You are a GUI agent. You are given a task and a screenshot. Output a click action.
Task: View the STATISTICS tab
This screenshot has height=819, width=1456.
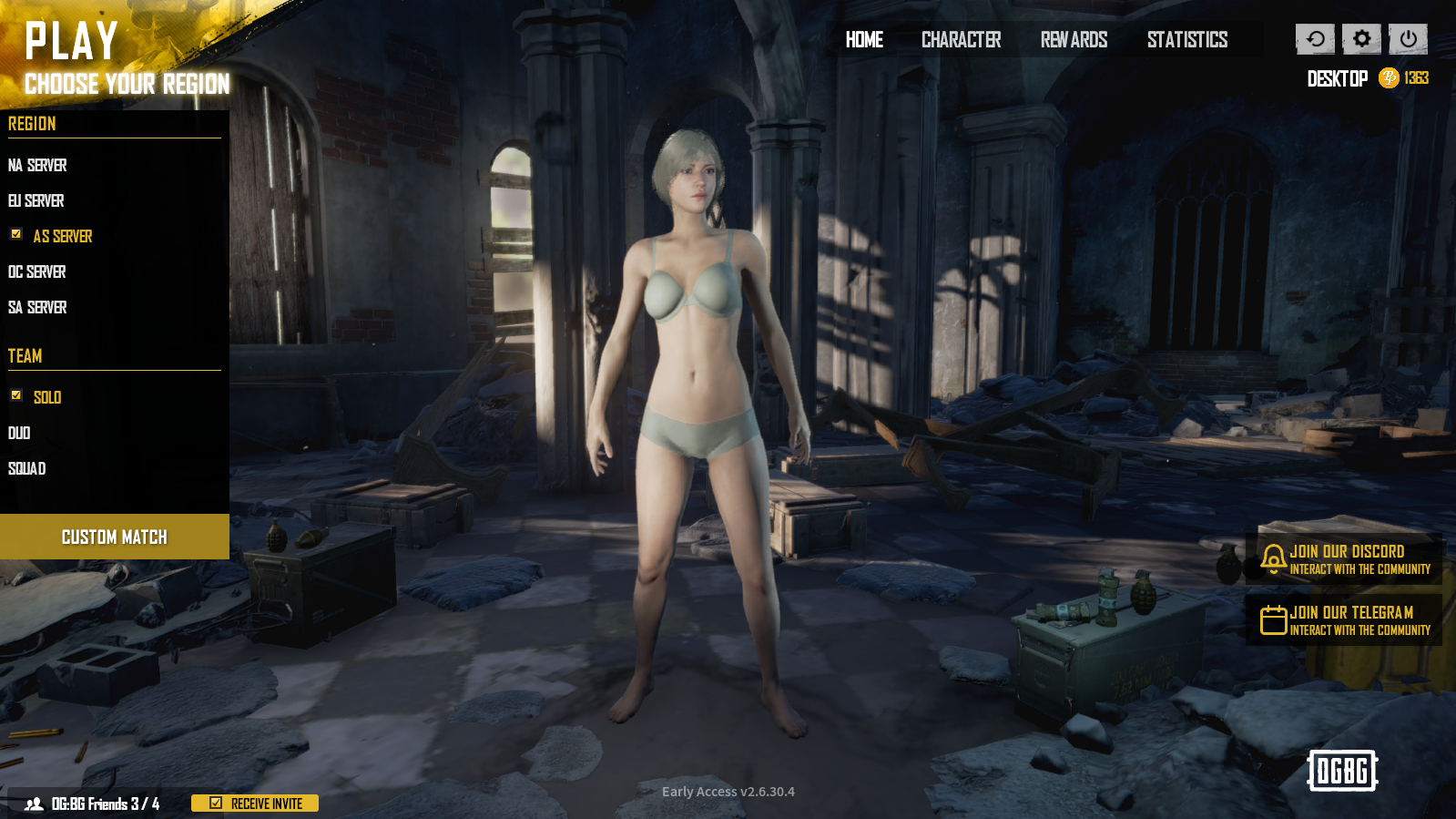click(1186, 40)
